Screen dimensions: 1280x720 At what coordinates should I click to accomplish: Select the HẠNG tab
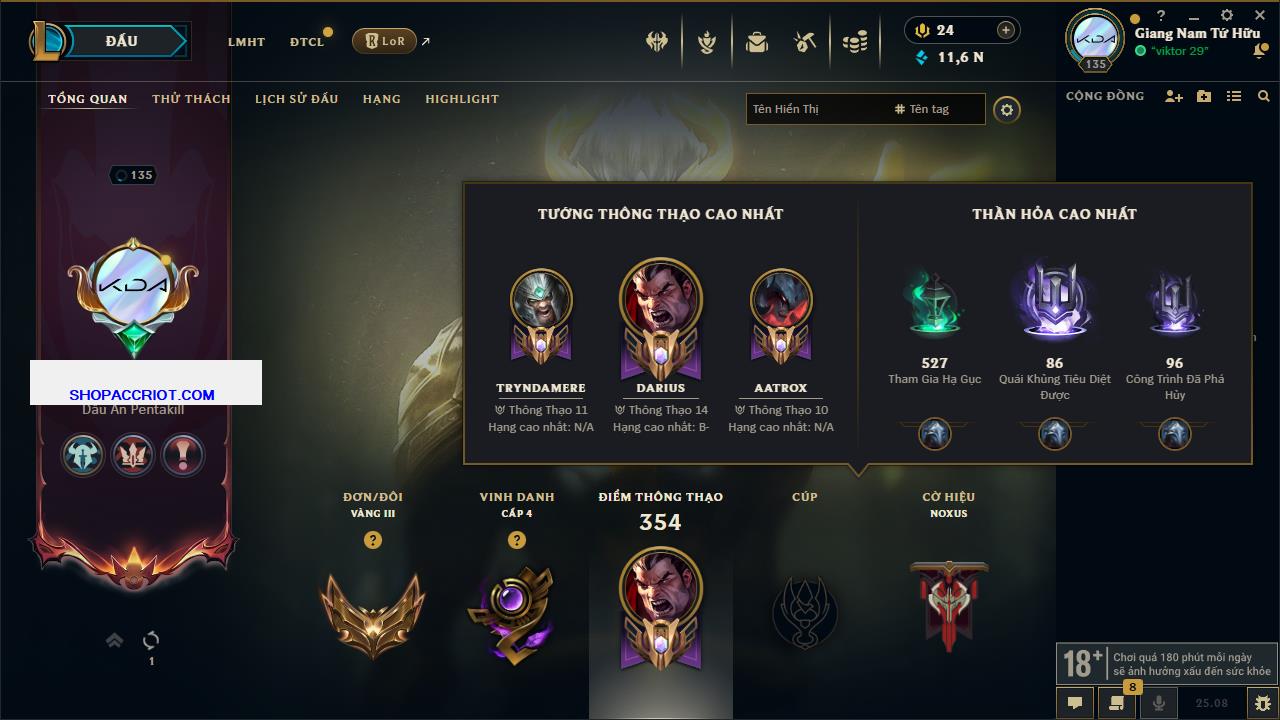(381, 99)
